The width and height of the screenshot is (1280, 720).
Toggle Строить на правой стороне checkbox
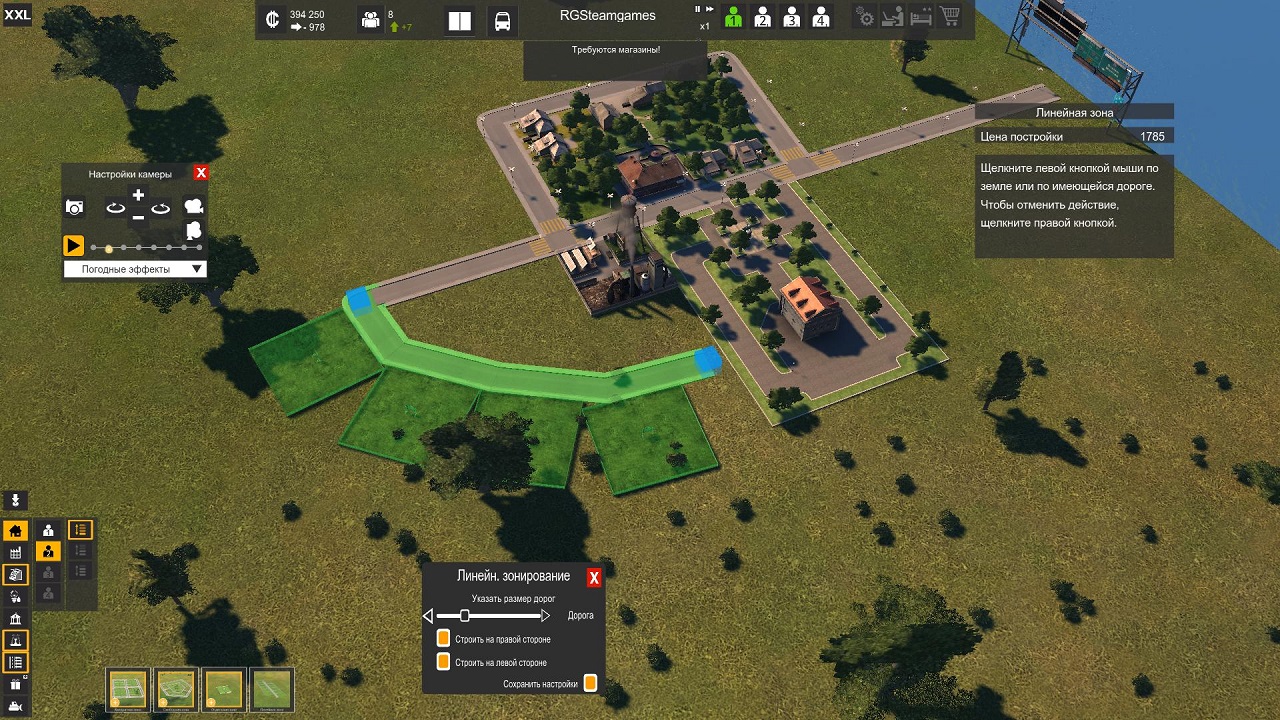[443, 639]
